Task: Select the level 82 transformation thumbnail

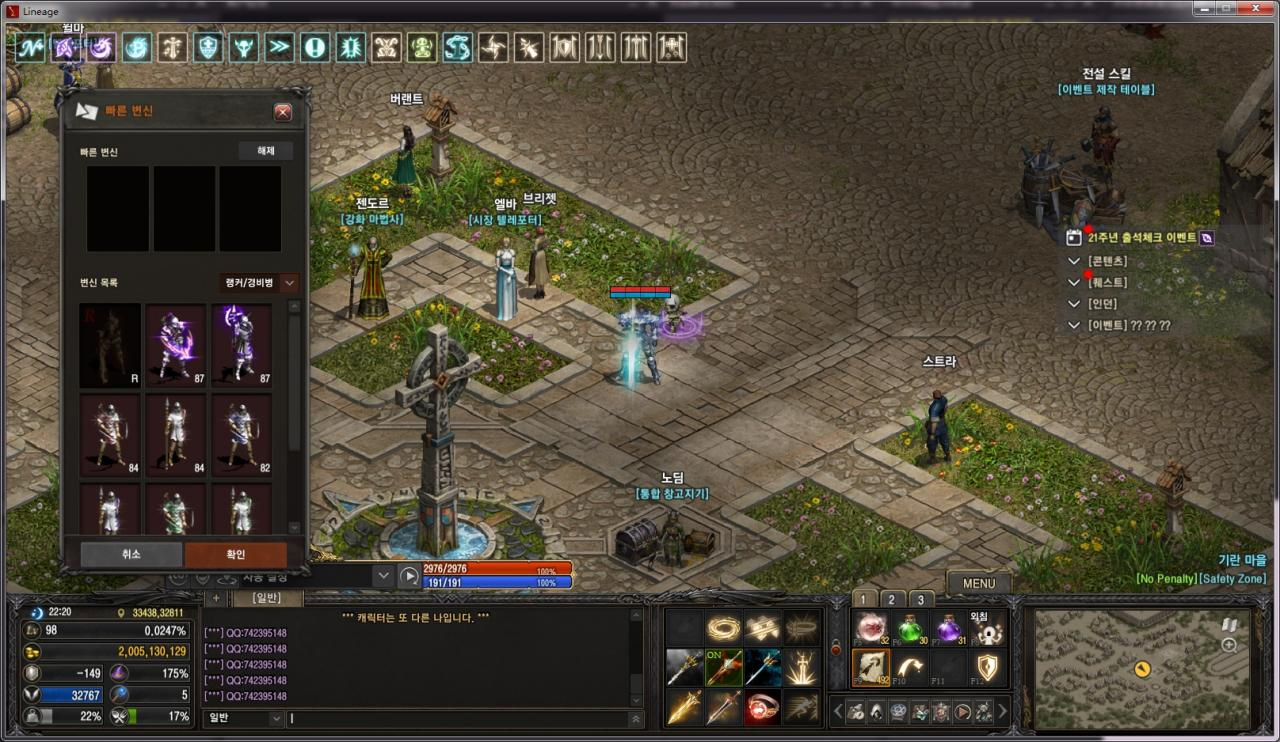Action: [241, 435]
